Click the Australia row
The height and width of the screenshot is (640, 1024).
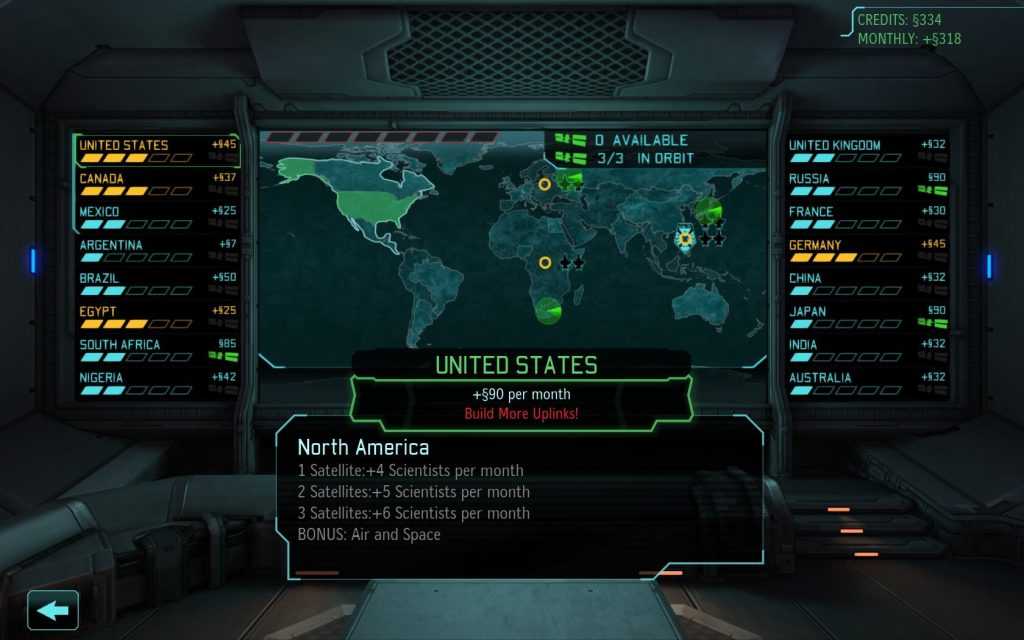[866, 382]
